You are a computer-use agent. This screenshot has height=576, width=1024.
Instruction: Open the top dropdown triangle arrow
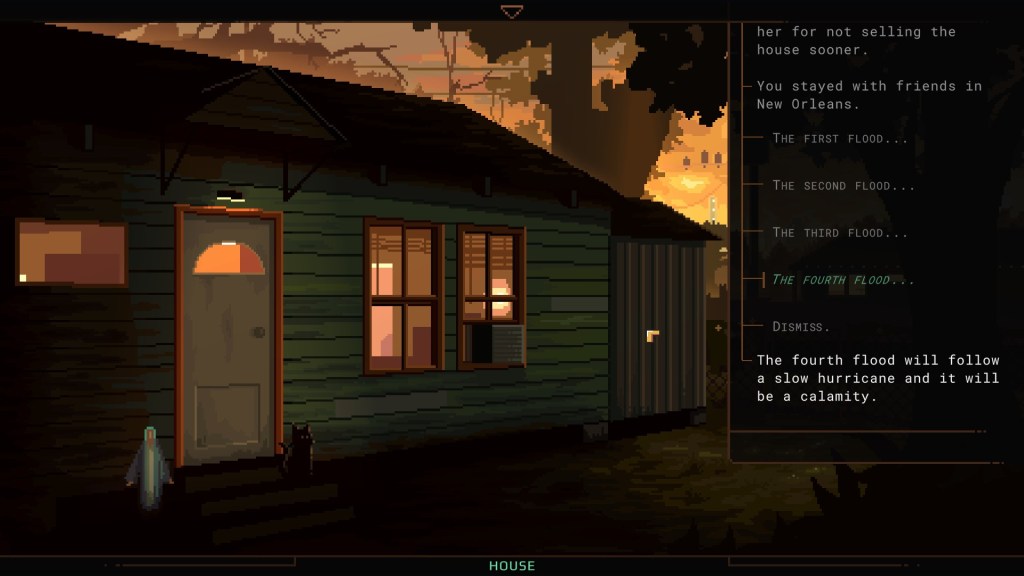click(x=512, y=12)
